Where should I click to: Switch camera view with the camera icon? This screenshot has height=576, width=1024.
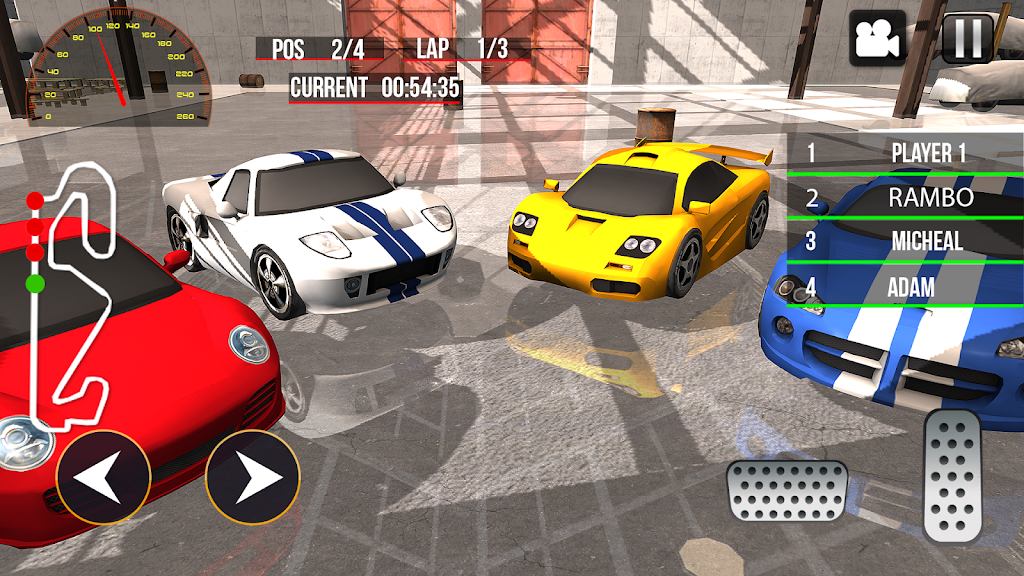[877, 38]
